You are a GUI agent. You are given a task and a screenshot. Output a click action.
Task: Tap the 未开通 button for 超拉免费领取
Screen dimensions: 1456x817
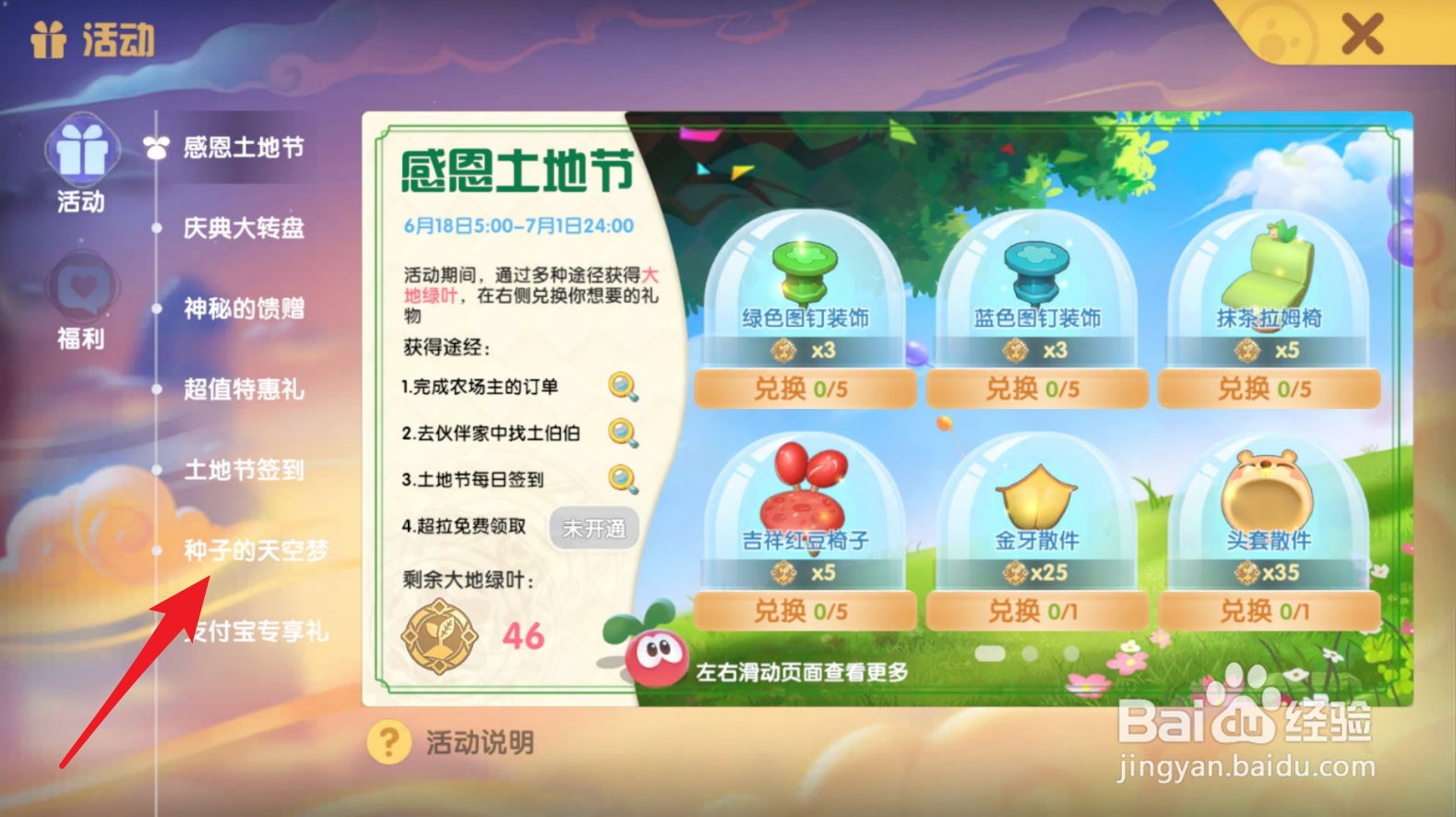pos(593,528)
